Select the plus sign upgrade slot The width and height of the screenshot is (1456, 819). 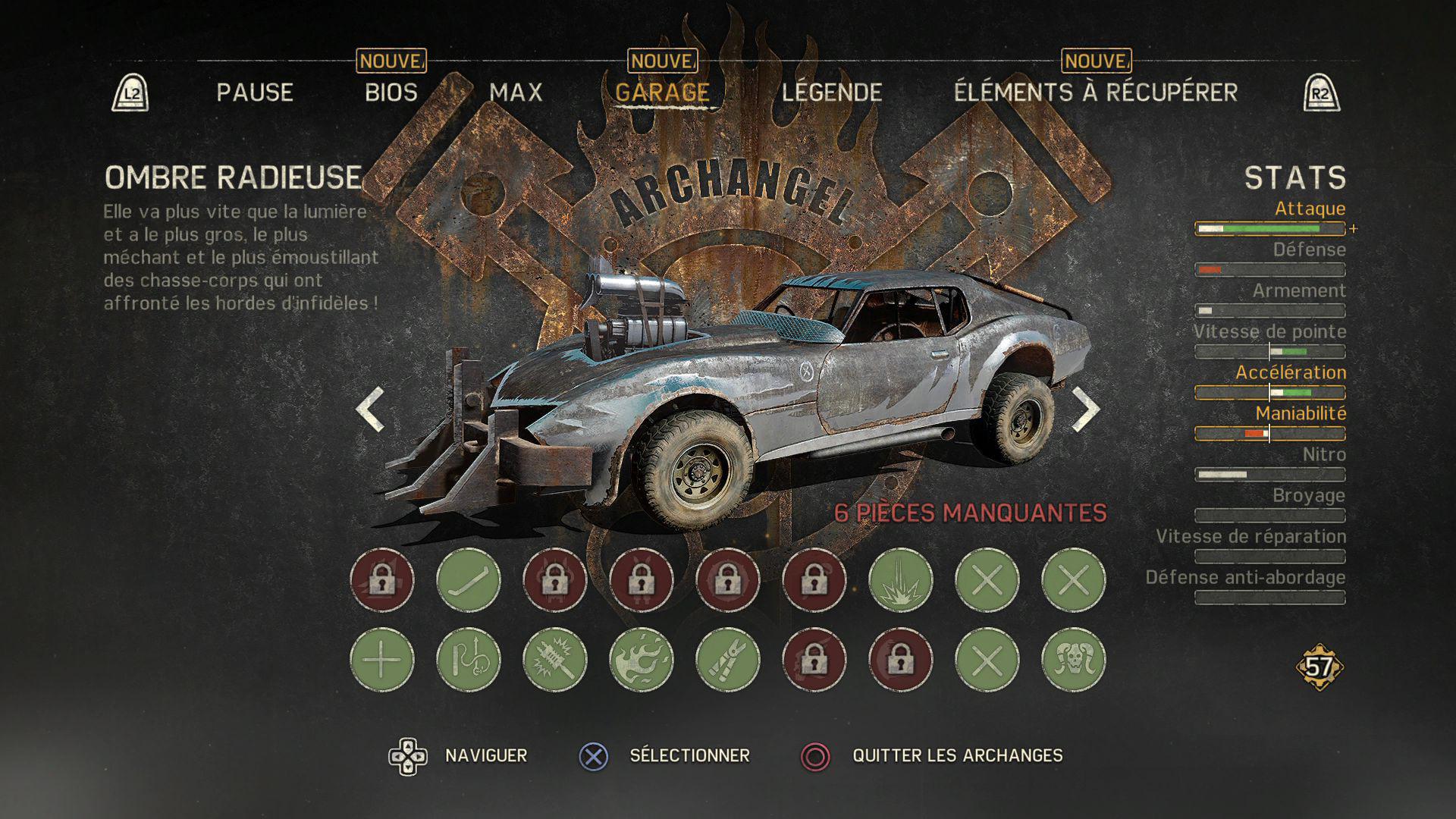(x=382, y=660)
